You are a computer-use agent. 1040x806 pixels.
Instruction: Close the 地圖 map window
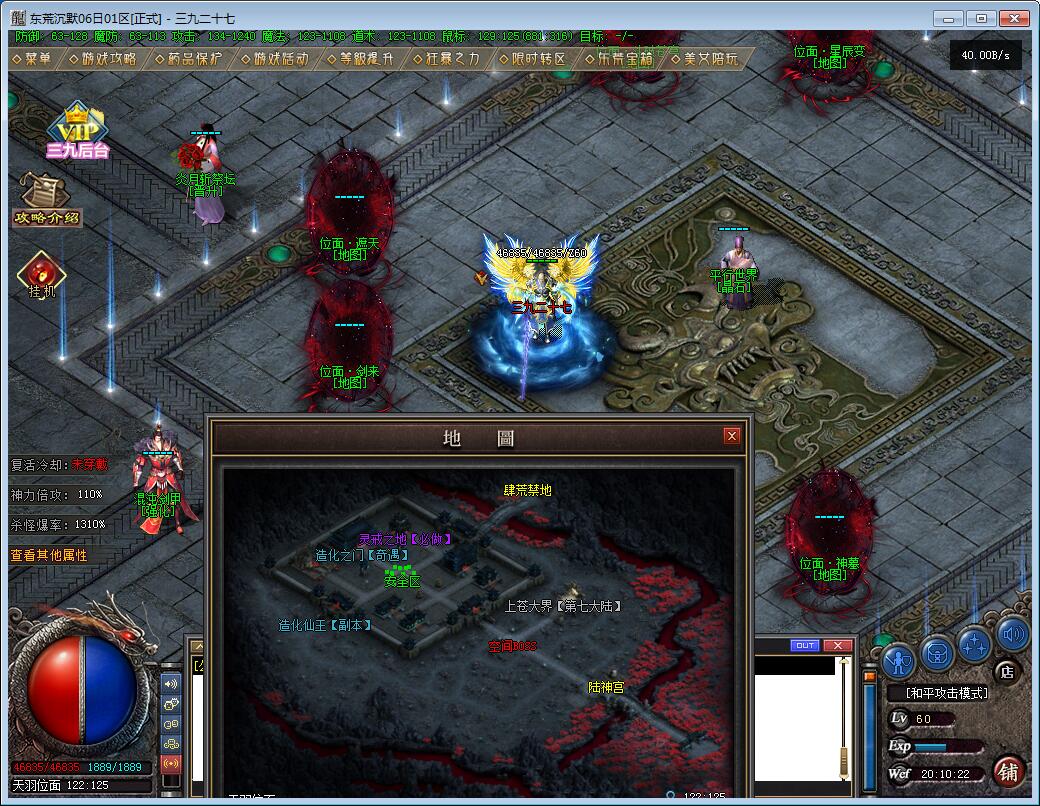[732, 436]
